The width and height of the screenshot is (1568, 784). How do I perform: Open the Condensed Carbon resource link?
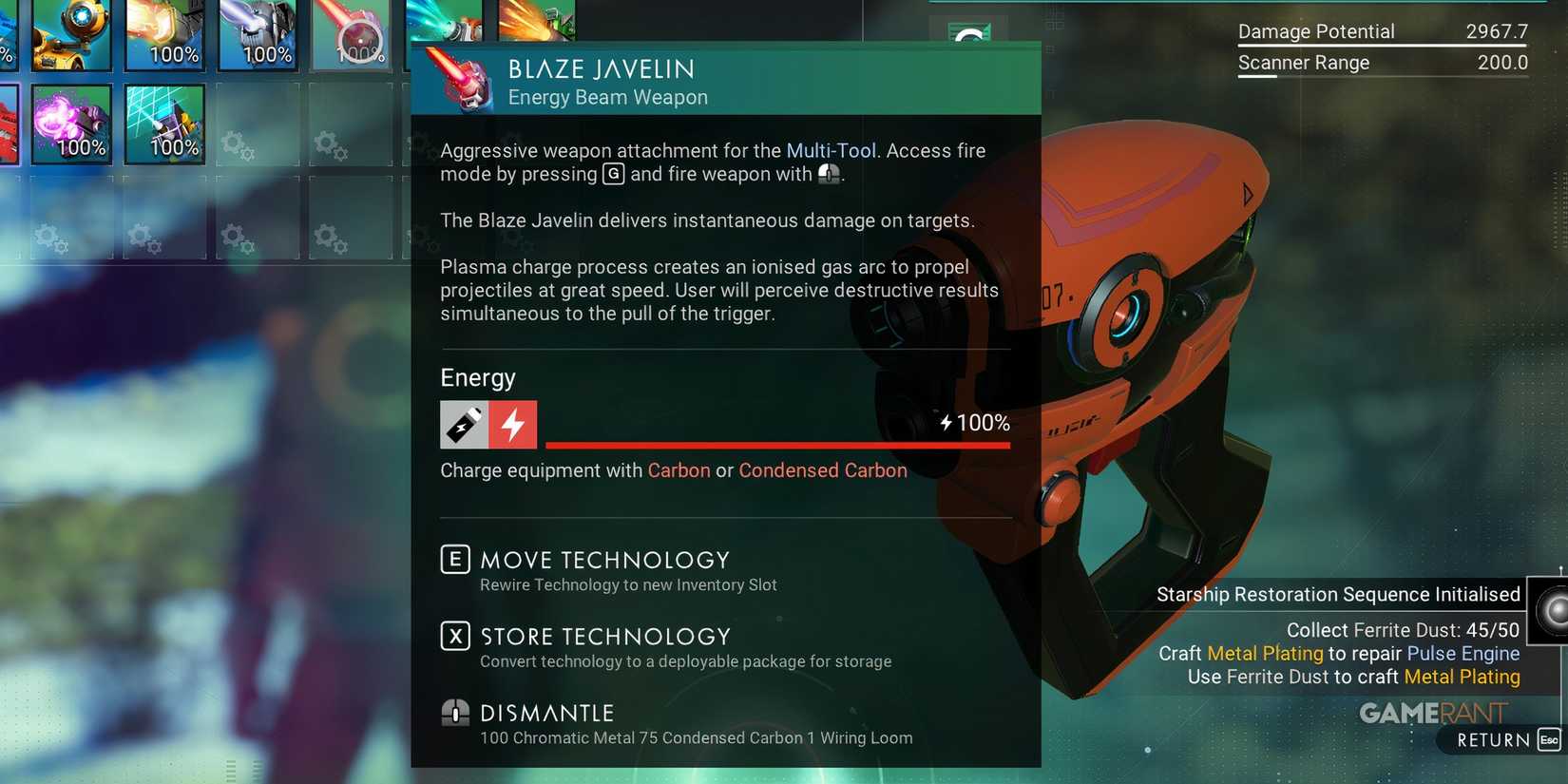tap(823, 469)
